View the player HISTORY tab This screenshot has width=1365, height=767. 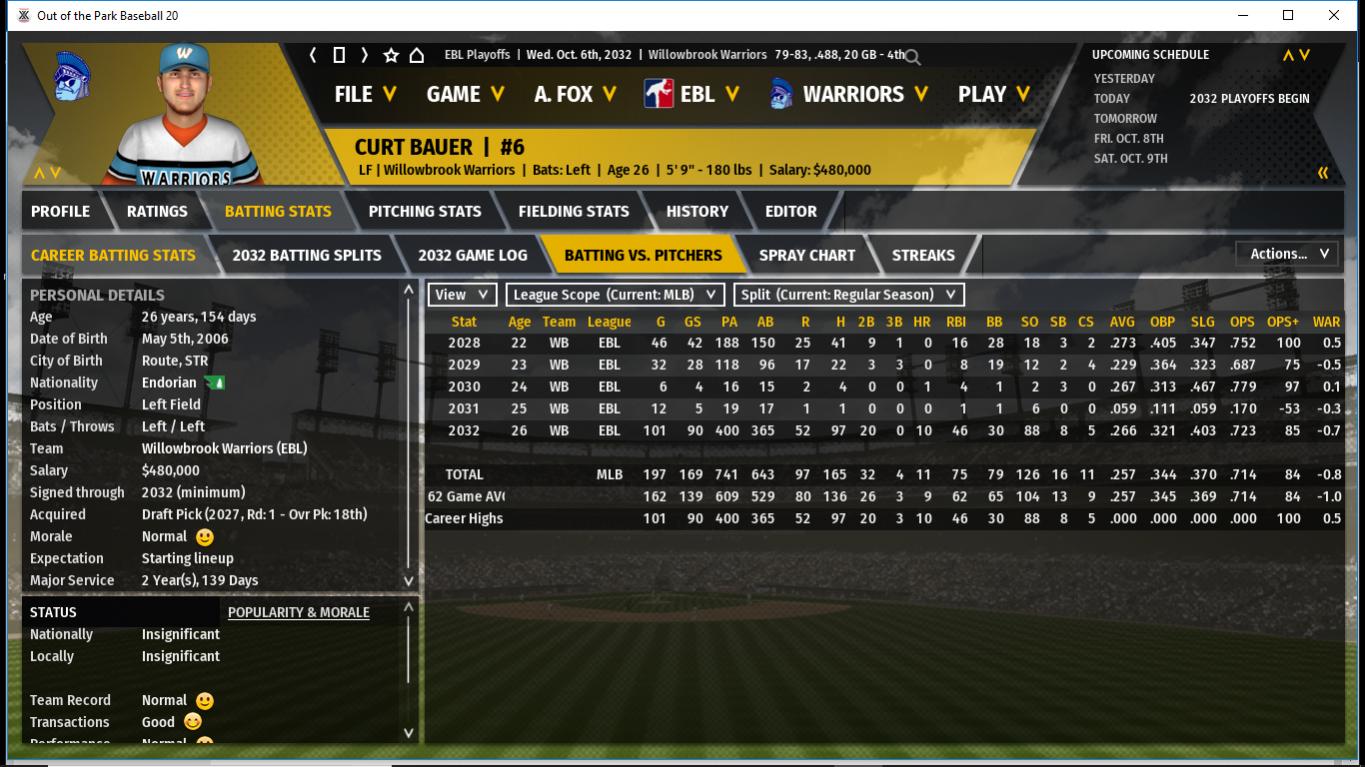[x=697, y=211]
